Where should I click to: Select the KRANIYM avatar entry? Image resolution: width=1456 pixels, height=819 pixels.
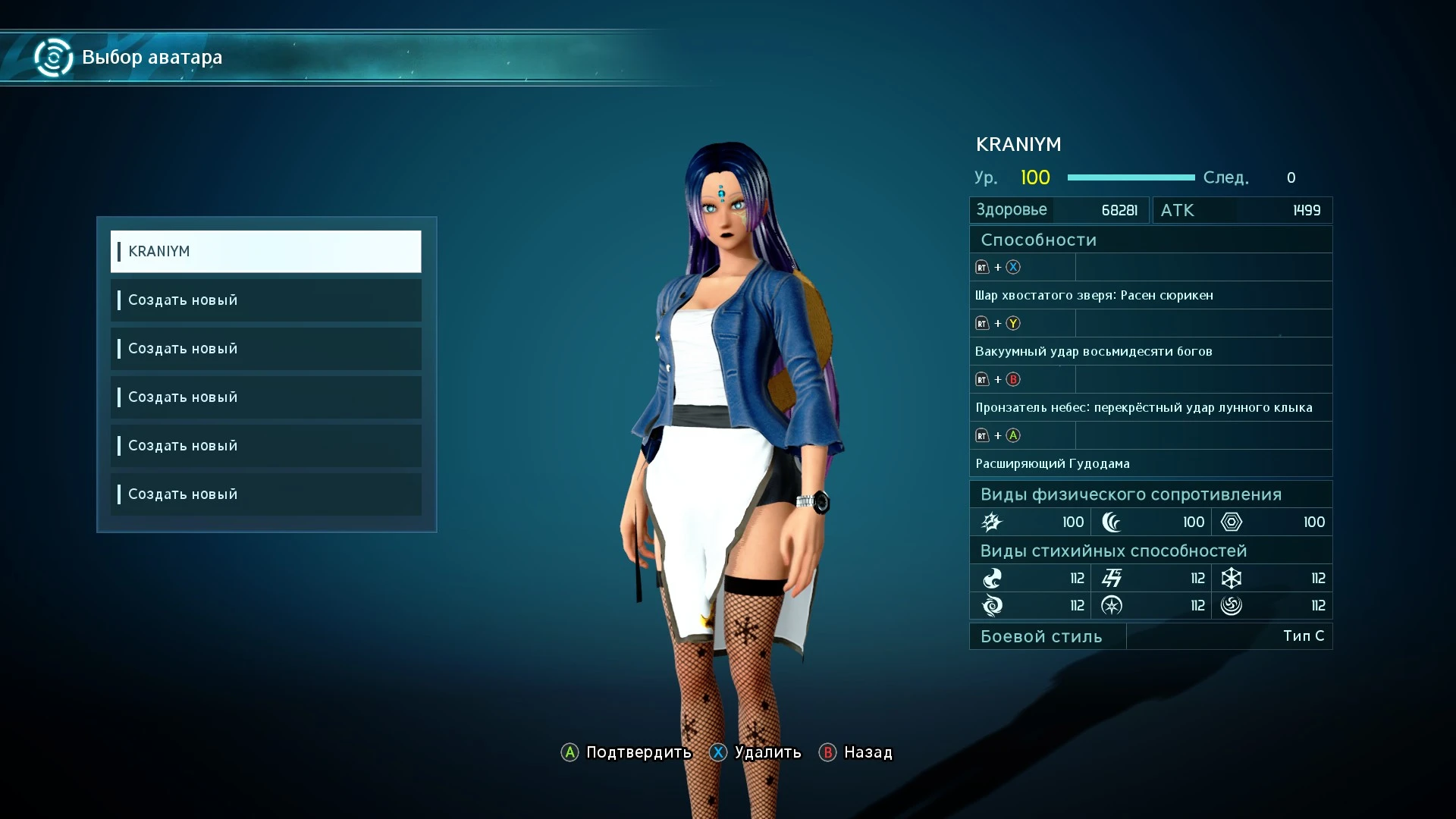coord(265,252)
